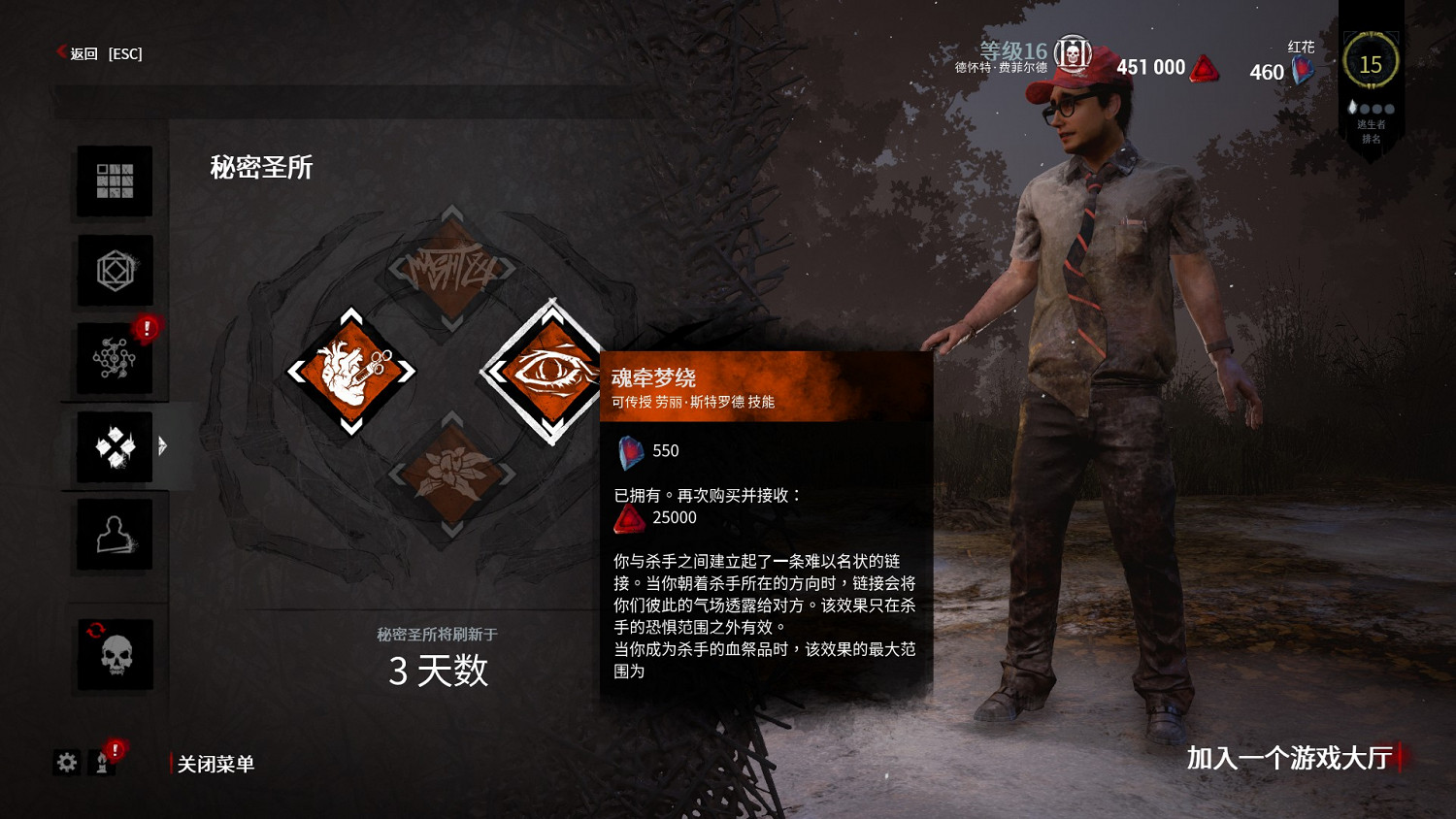Open the collections hexagon icon in sidebar

114,270
